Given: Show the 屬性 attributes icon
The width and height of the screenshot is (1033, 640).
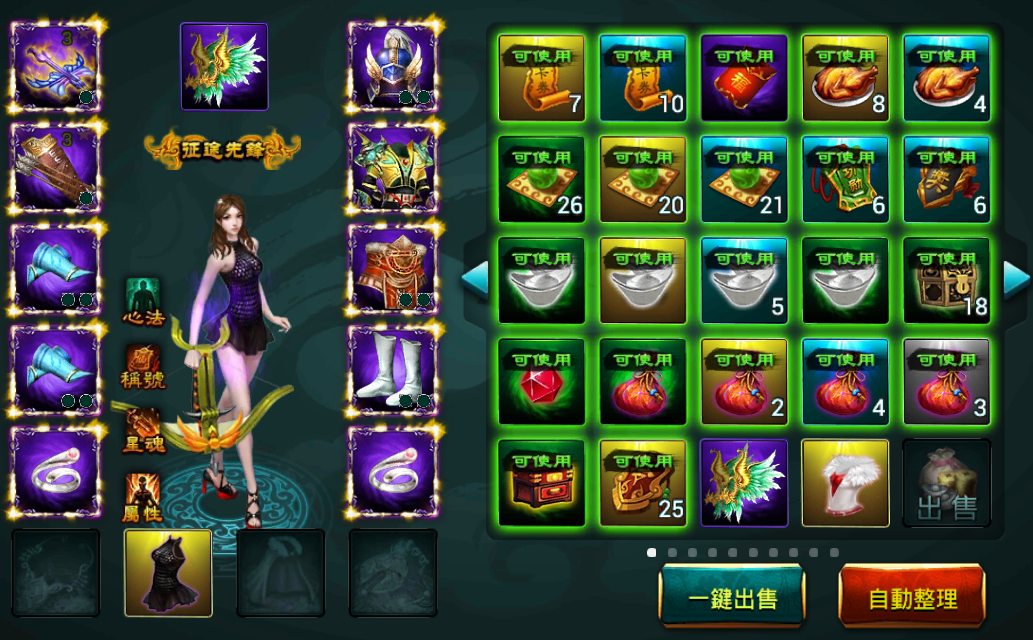Looking at the screenshot, I should point(143,495).
